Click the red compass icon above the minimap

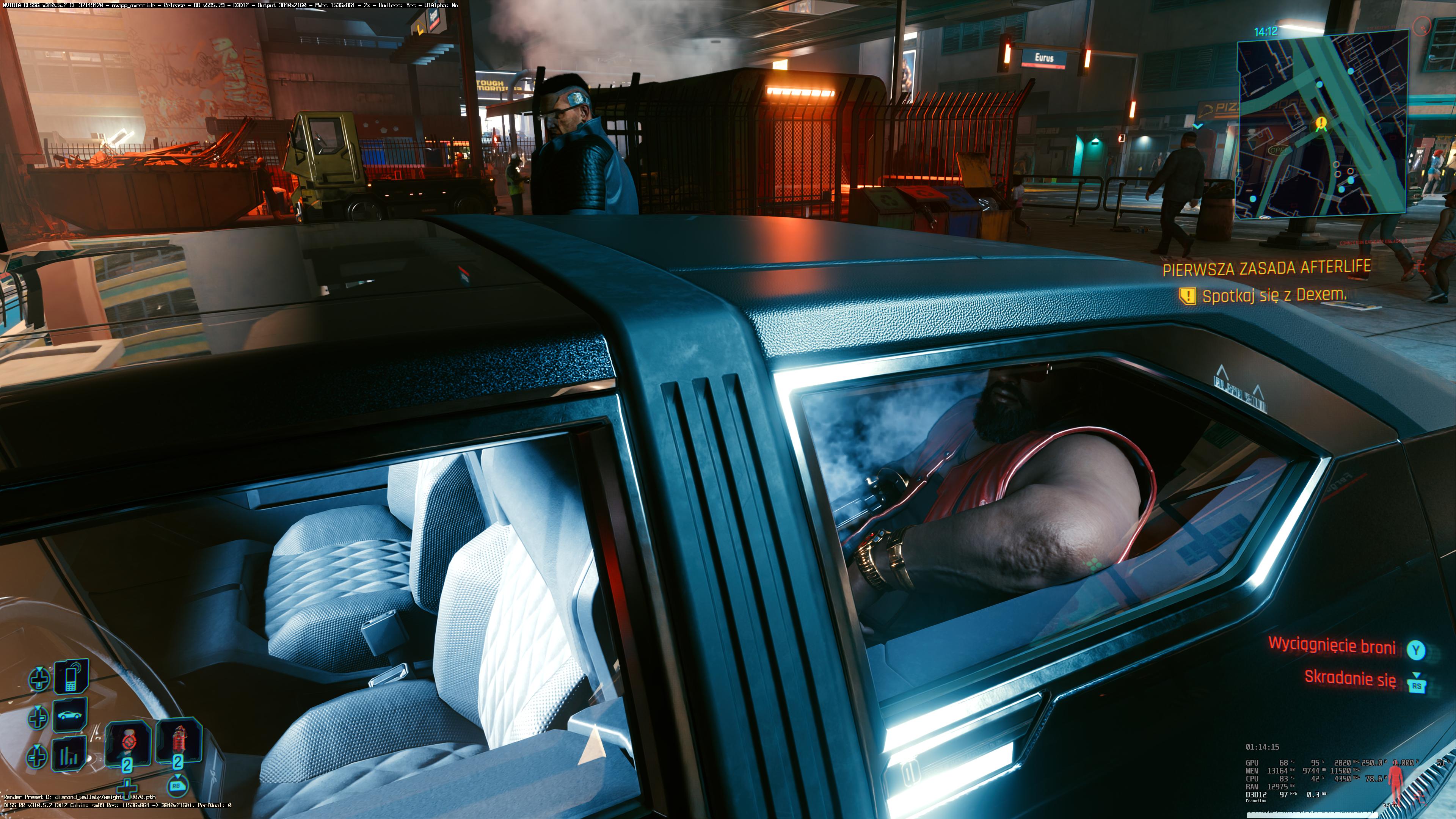pos(1422,26)
